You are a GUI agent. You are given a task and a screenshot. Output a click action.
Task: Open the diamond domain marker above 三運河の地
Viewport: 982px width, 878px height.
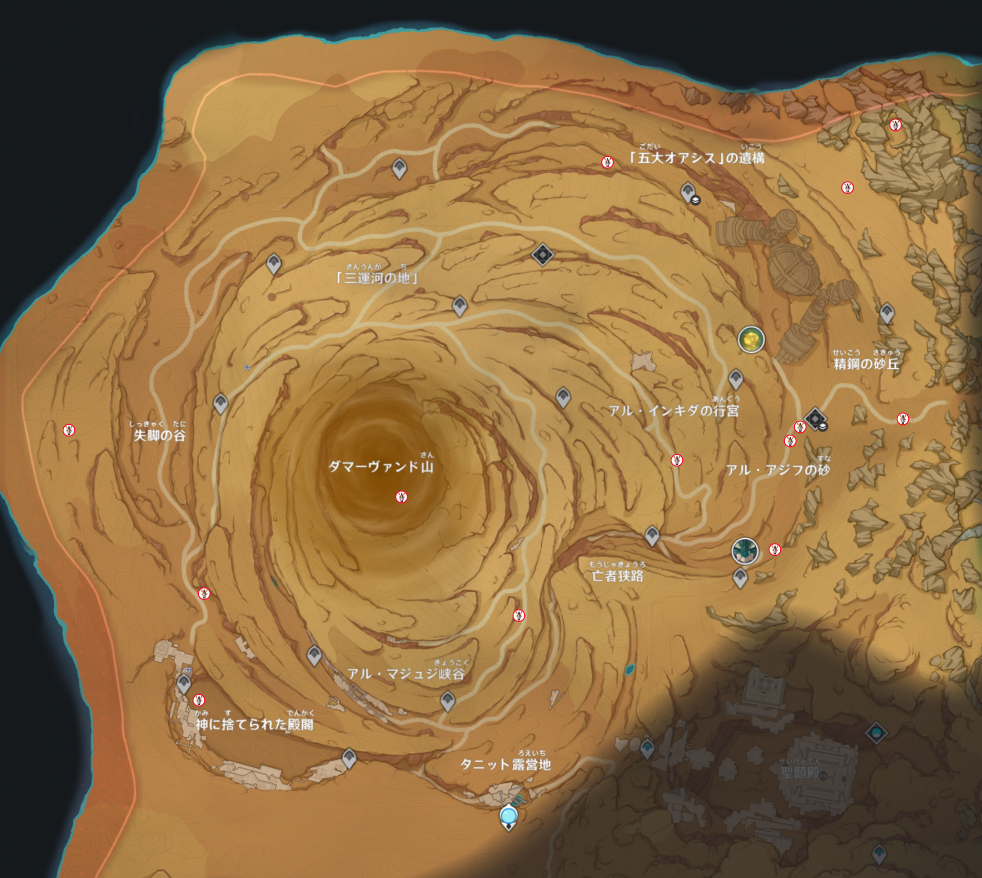[542, 255]
